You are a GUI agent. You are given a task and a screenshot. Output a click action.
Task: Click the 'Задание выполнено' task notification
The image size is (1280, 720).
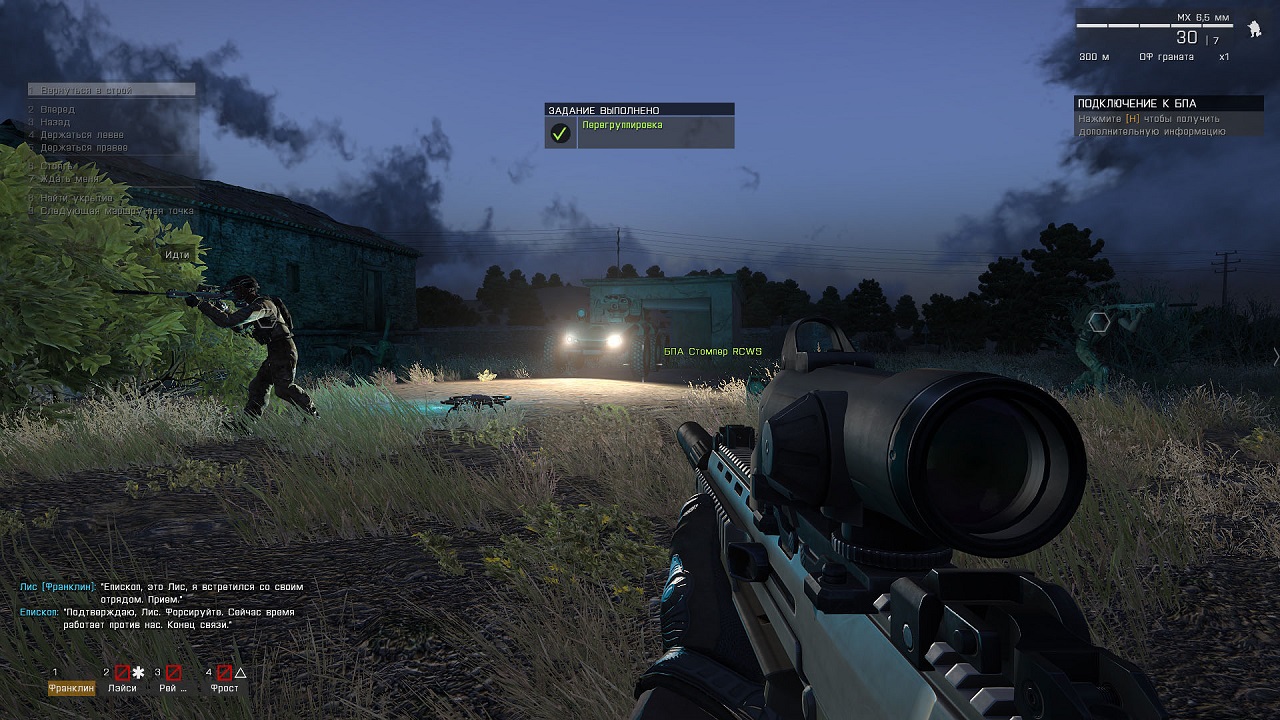[639, 125]
